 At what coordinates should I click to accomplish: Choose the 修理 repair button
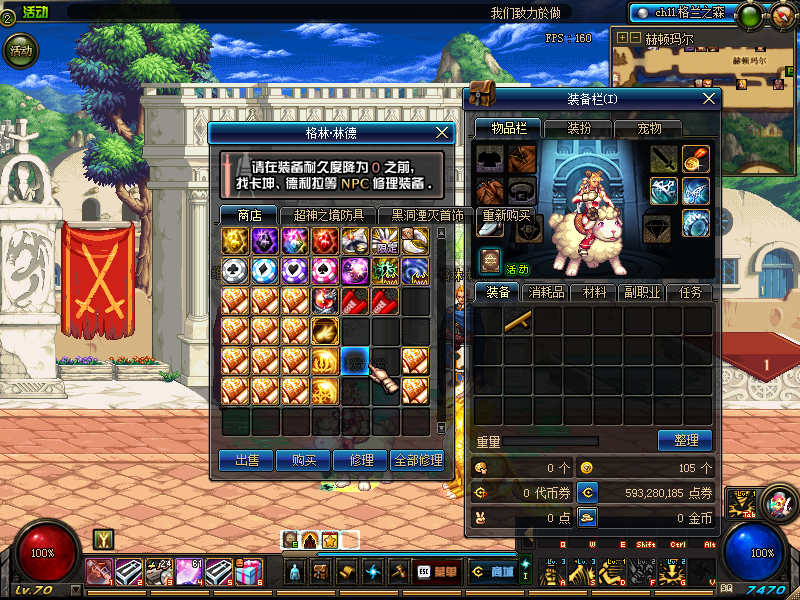point(360,460)
